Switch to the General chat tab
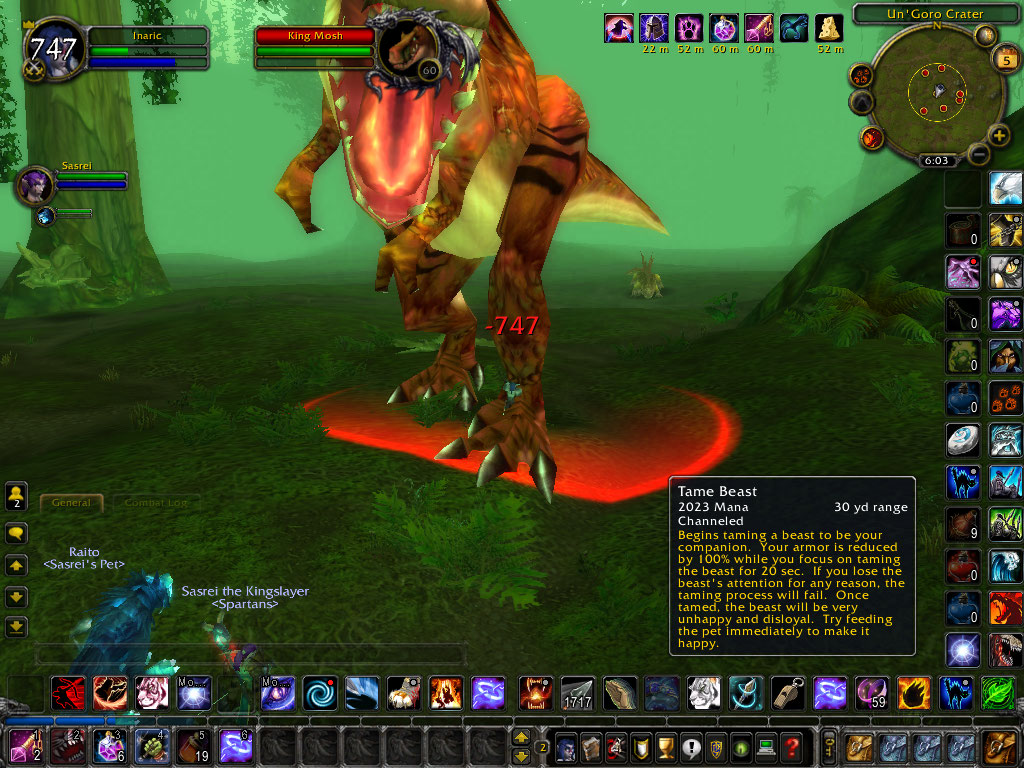 click(x=71, y=502)
